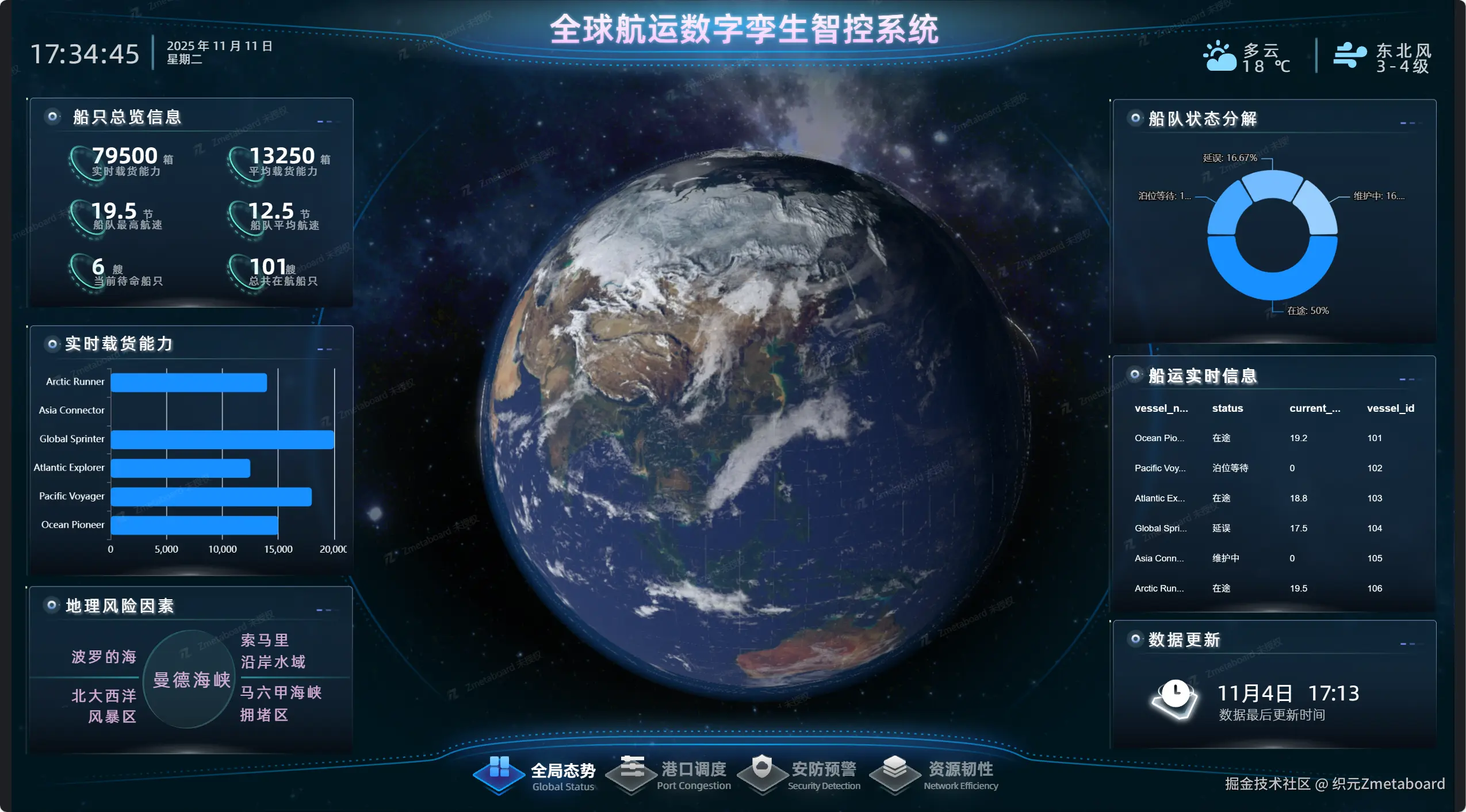Screen dimensions: 1466x812
Task: Open the 马六甲海峡拥堵区 risk entry
Action: tap(280, 703)
